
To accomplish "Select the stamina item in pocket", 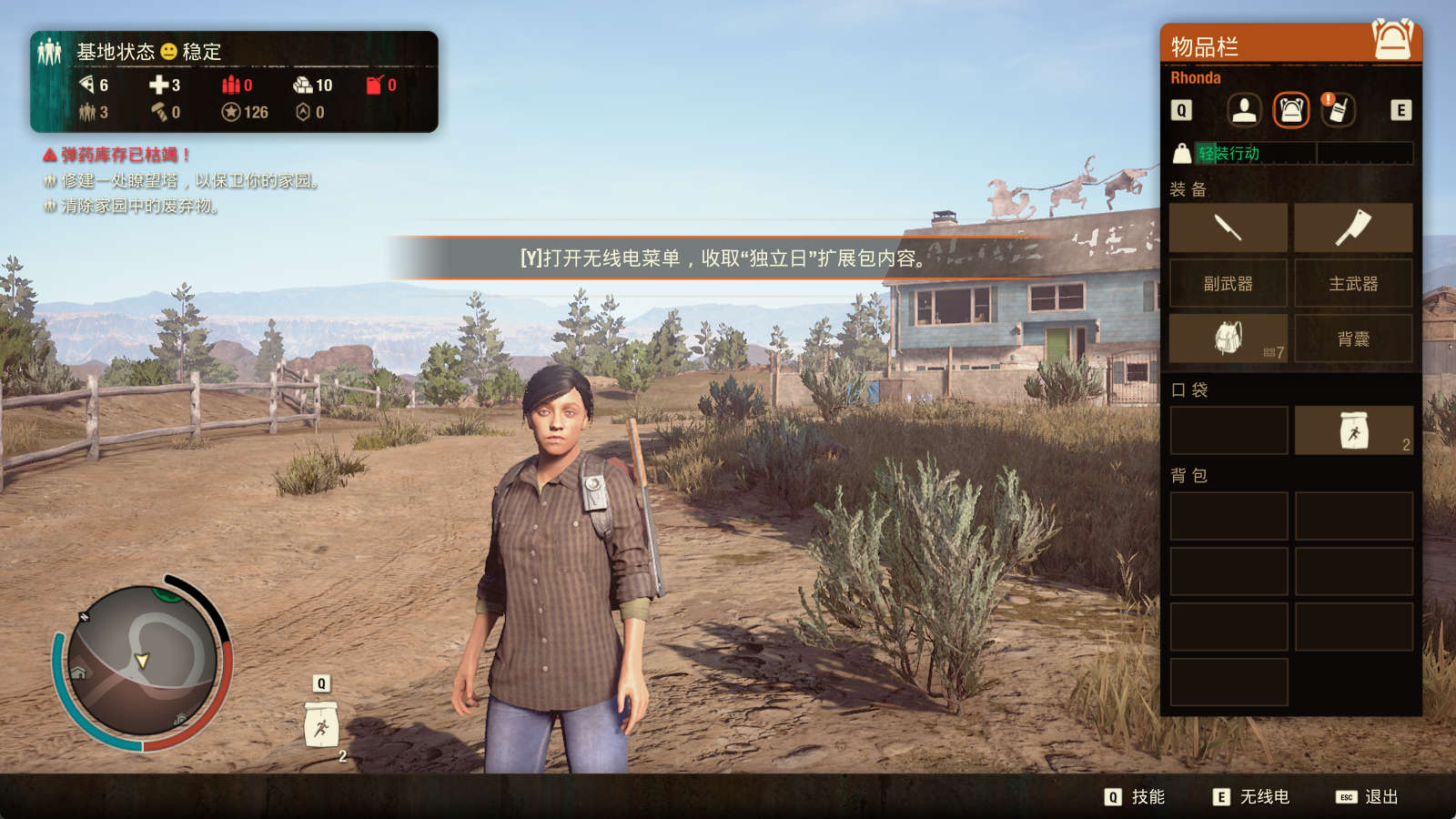I will [x=1353, y=430].
